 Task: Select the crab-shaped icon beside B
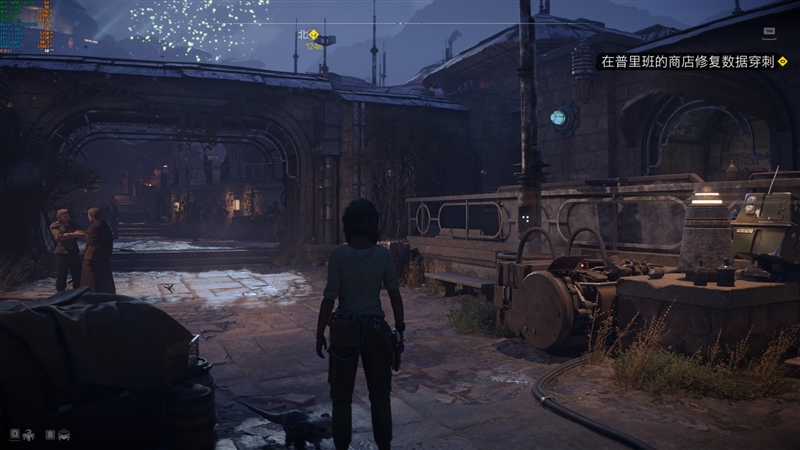tap(62, 435)
